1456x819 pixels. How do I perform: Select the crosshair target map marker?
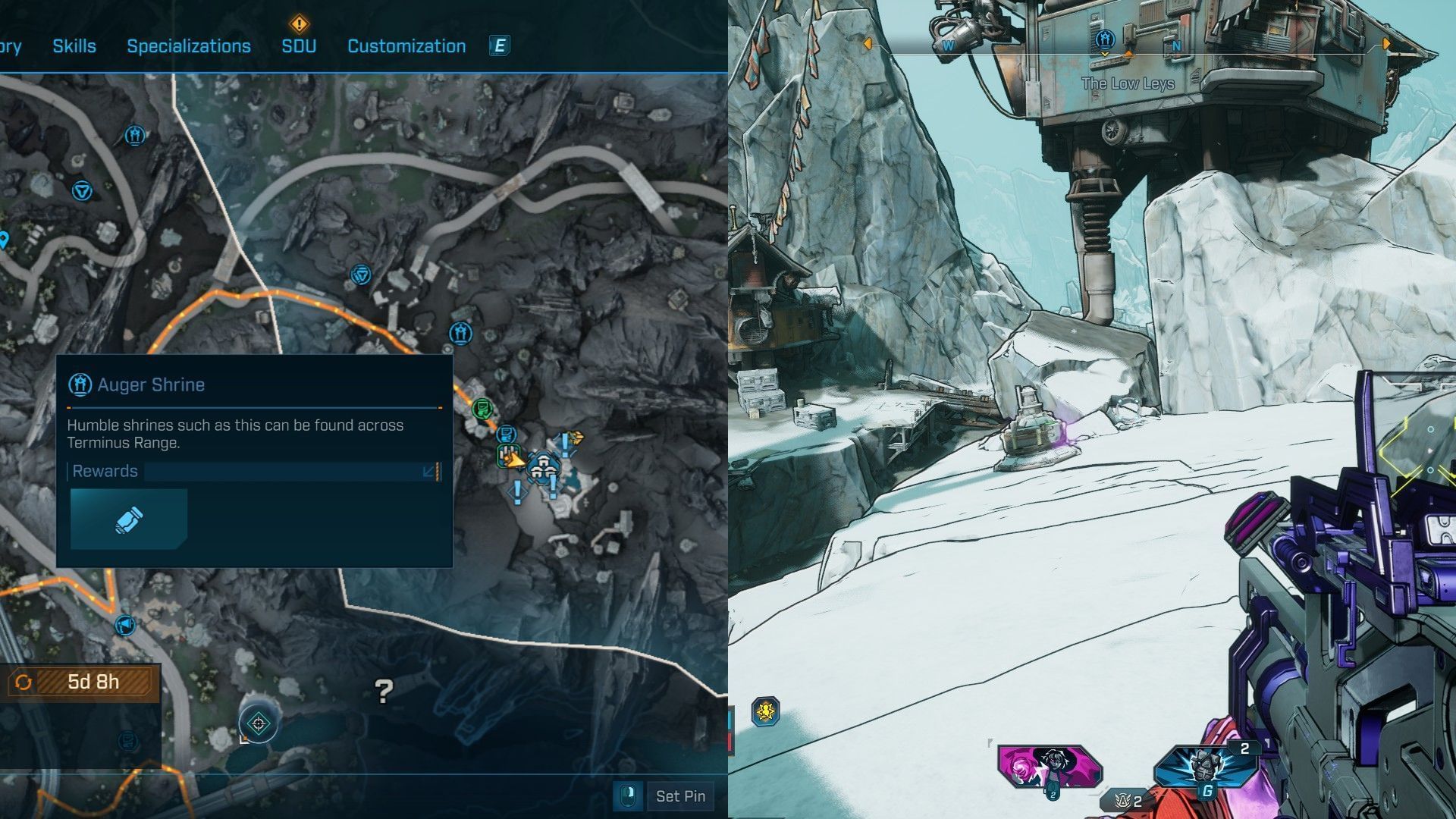coord(258,723)
